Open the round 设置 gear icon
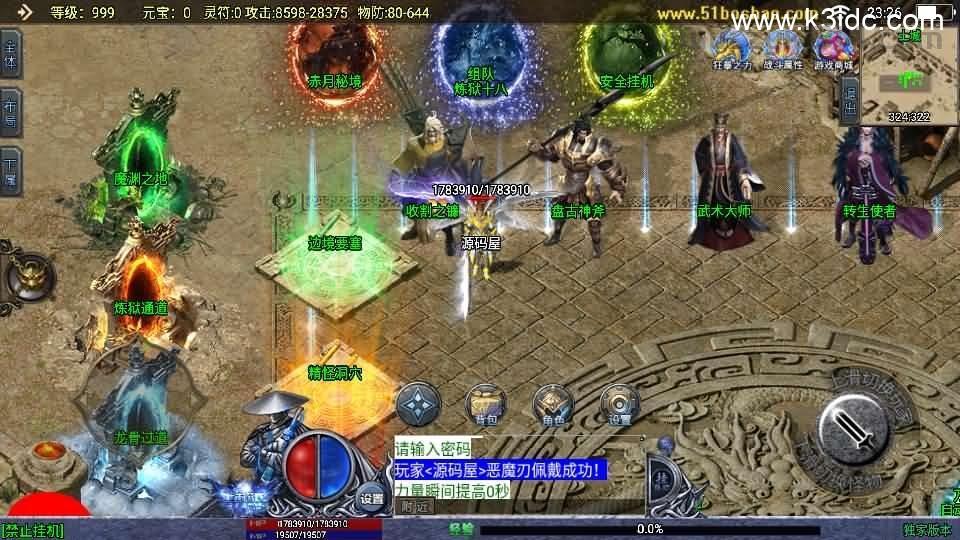The image size is (960, 540). (x=619, y=403)
